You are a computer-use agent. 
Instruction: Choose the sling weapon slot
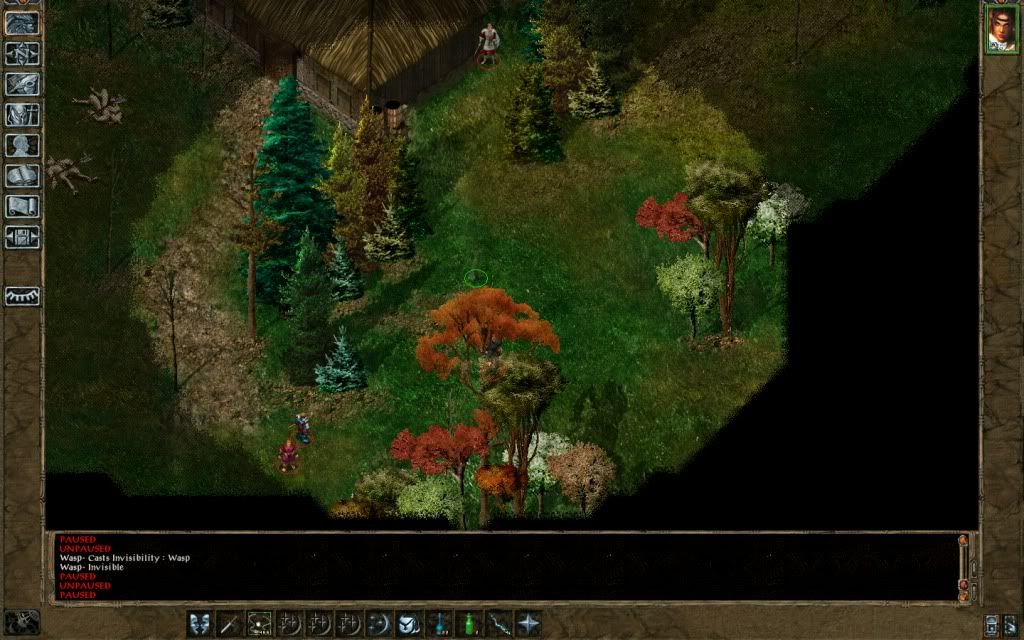[x=260, y=623]
